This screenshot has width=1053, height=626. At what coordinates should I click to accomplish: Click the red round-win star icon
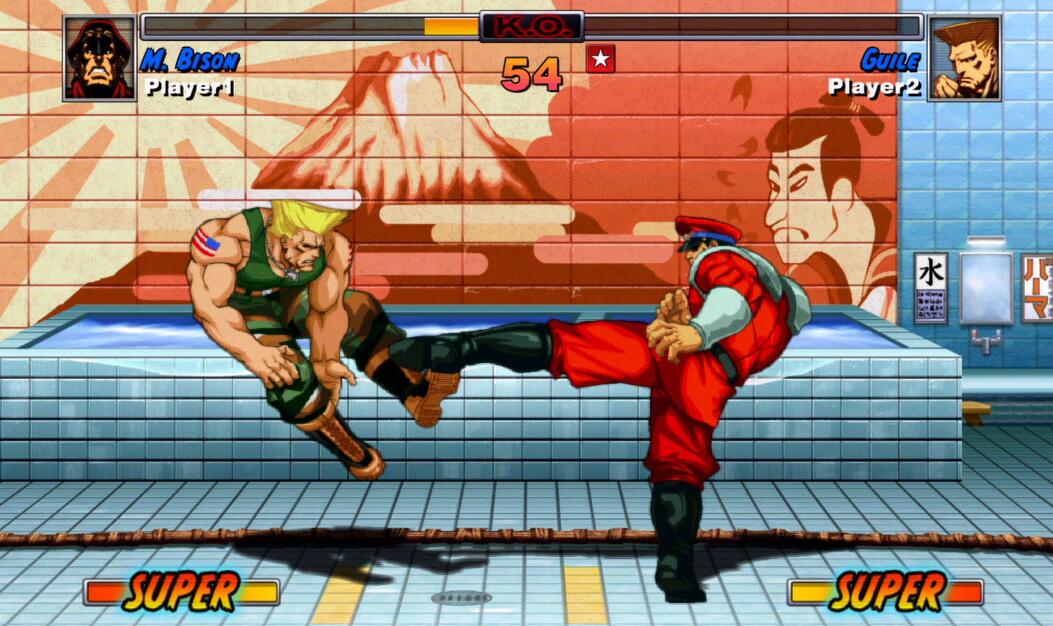[x=600, y=59]
